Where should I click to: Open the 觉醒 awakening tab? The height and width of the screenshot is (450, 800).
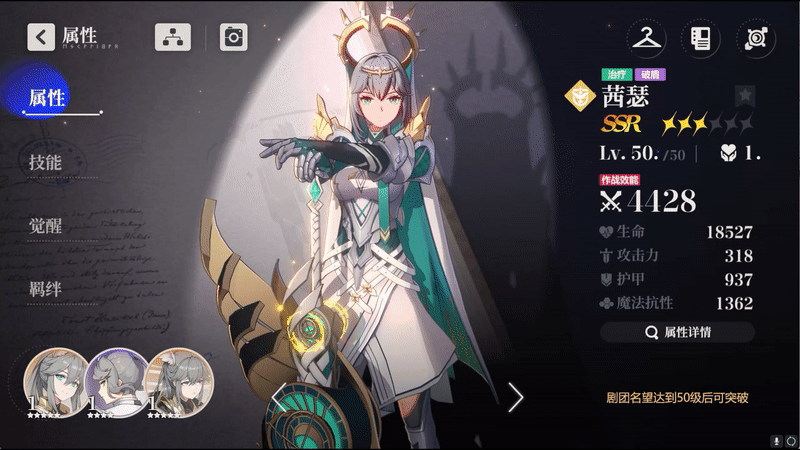pos(45,226)
